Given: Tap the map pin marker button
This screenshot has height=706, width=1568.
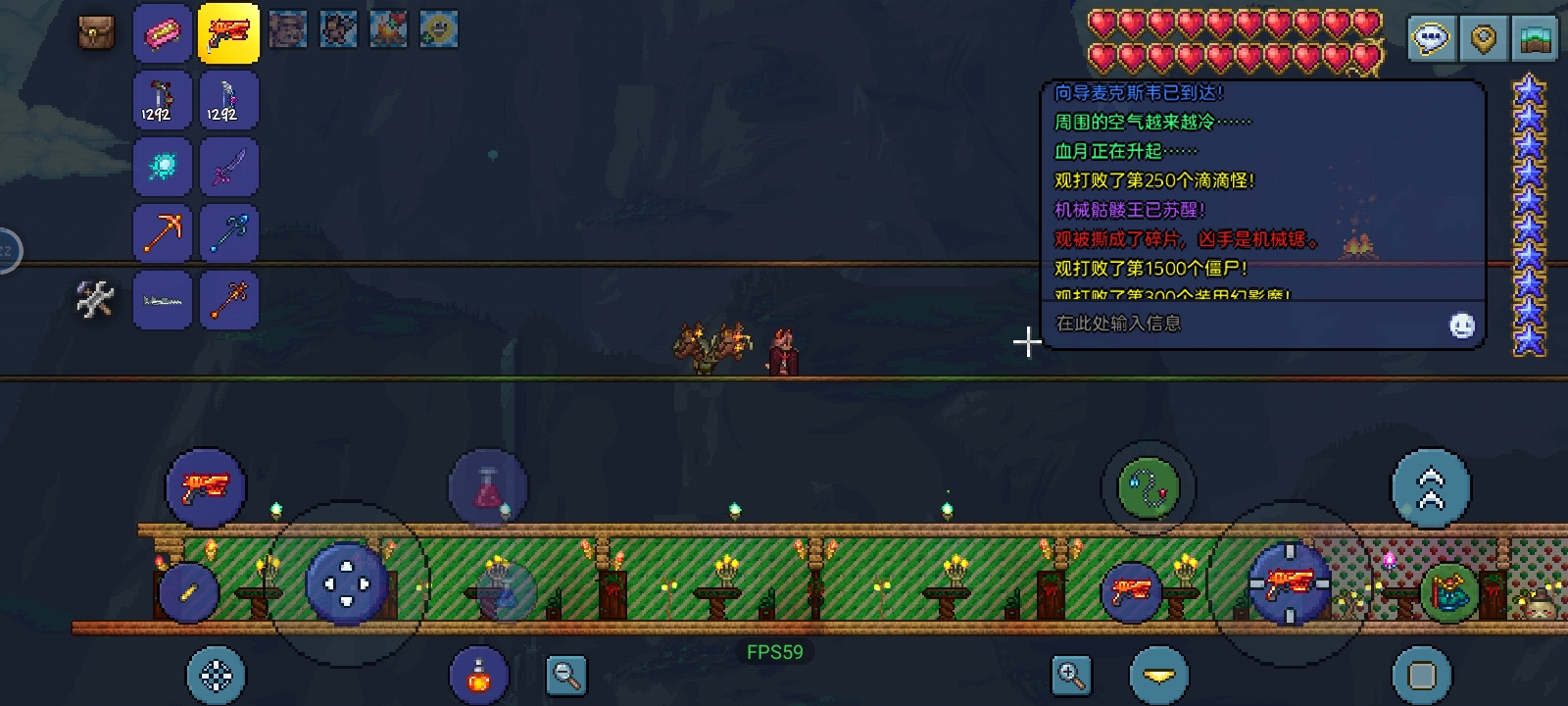Looking at the screenshot, I should [1483, 39].
